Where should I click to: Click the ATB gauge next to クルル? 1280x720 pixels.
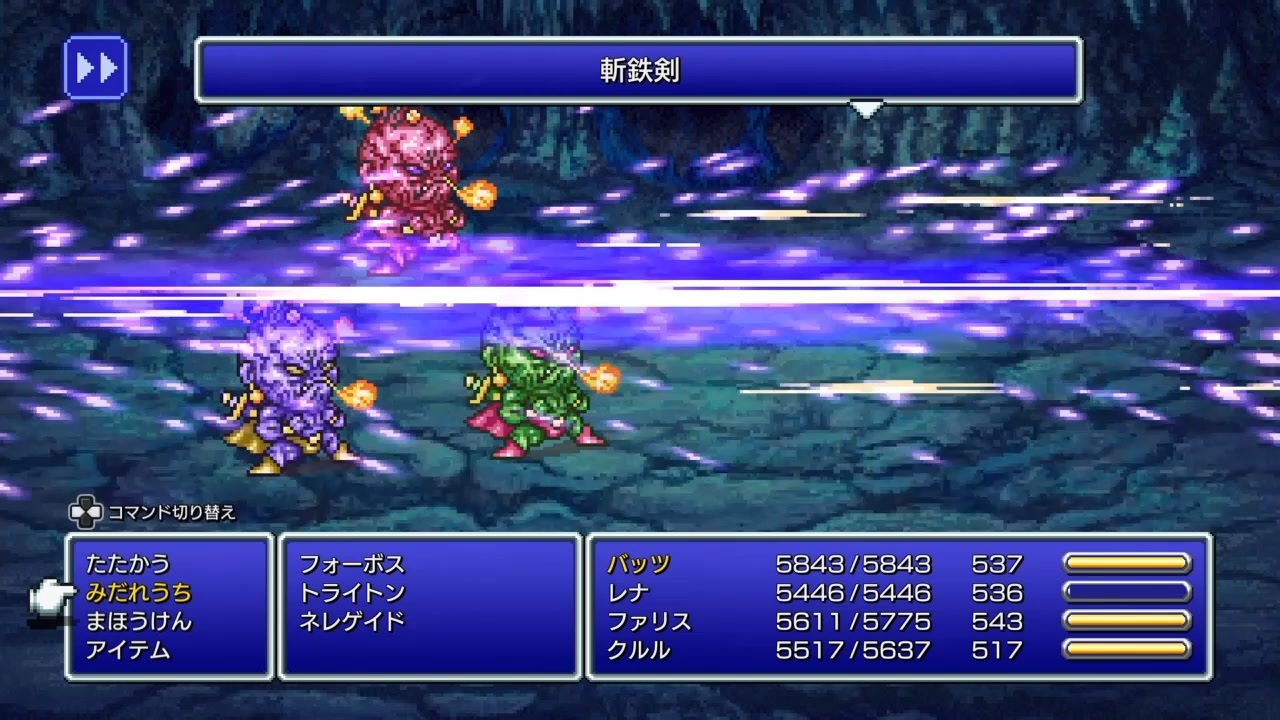point(1128,650)
